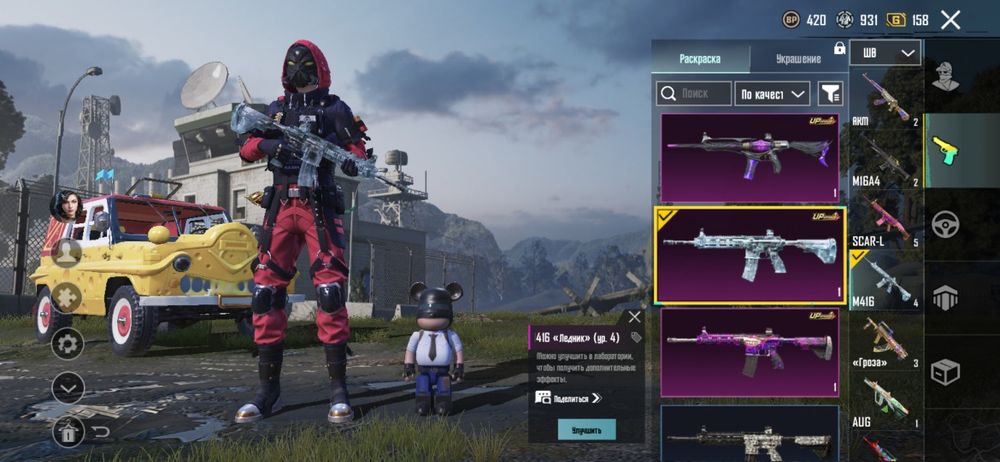This screenshot has width=1000, height=462.
Task: Select AKM in the weapon list
Action: click(885, 102)
